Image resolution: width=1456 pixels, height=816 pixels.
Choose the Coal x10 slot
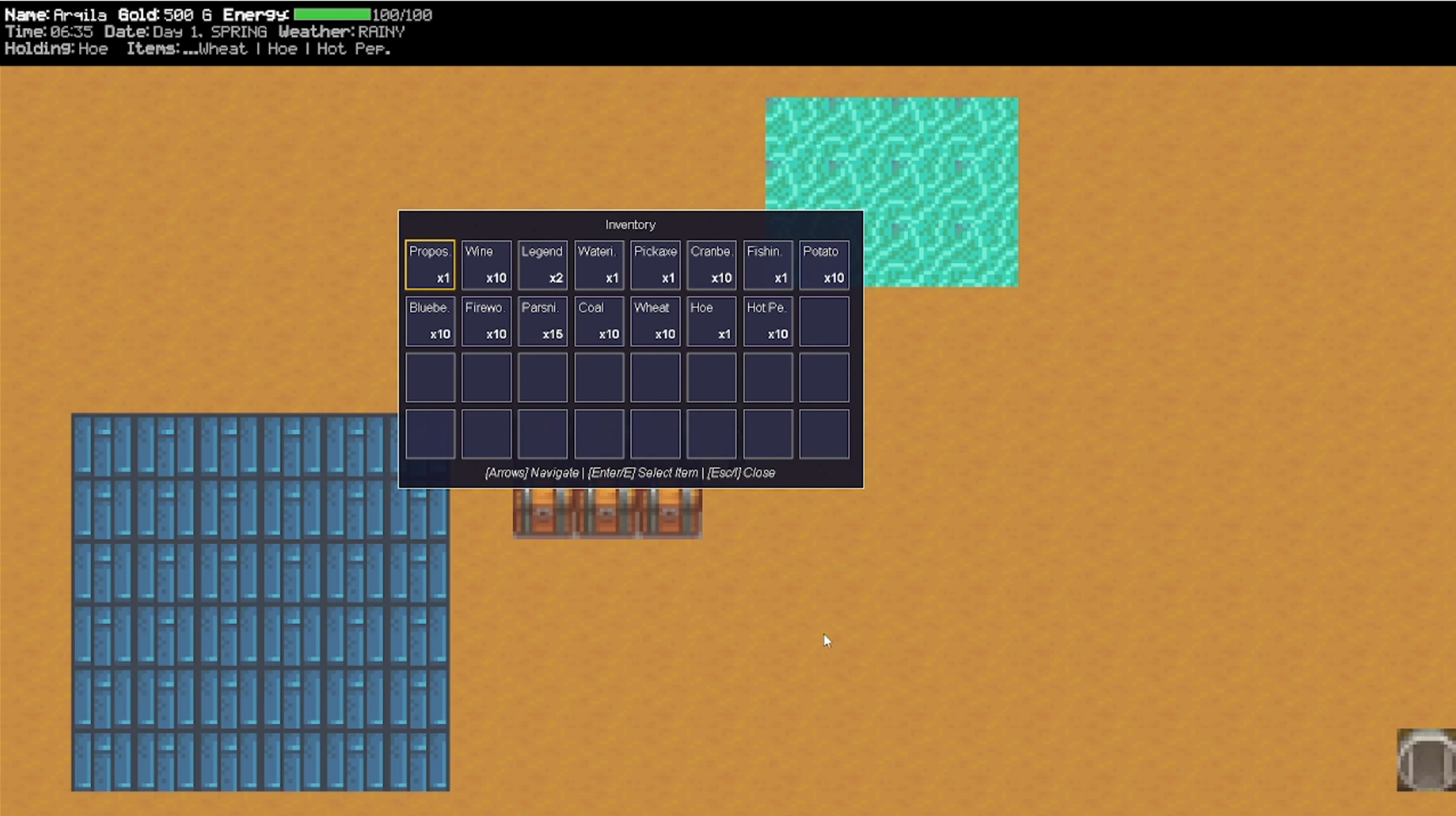[x=598, y=321]
